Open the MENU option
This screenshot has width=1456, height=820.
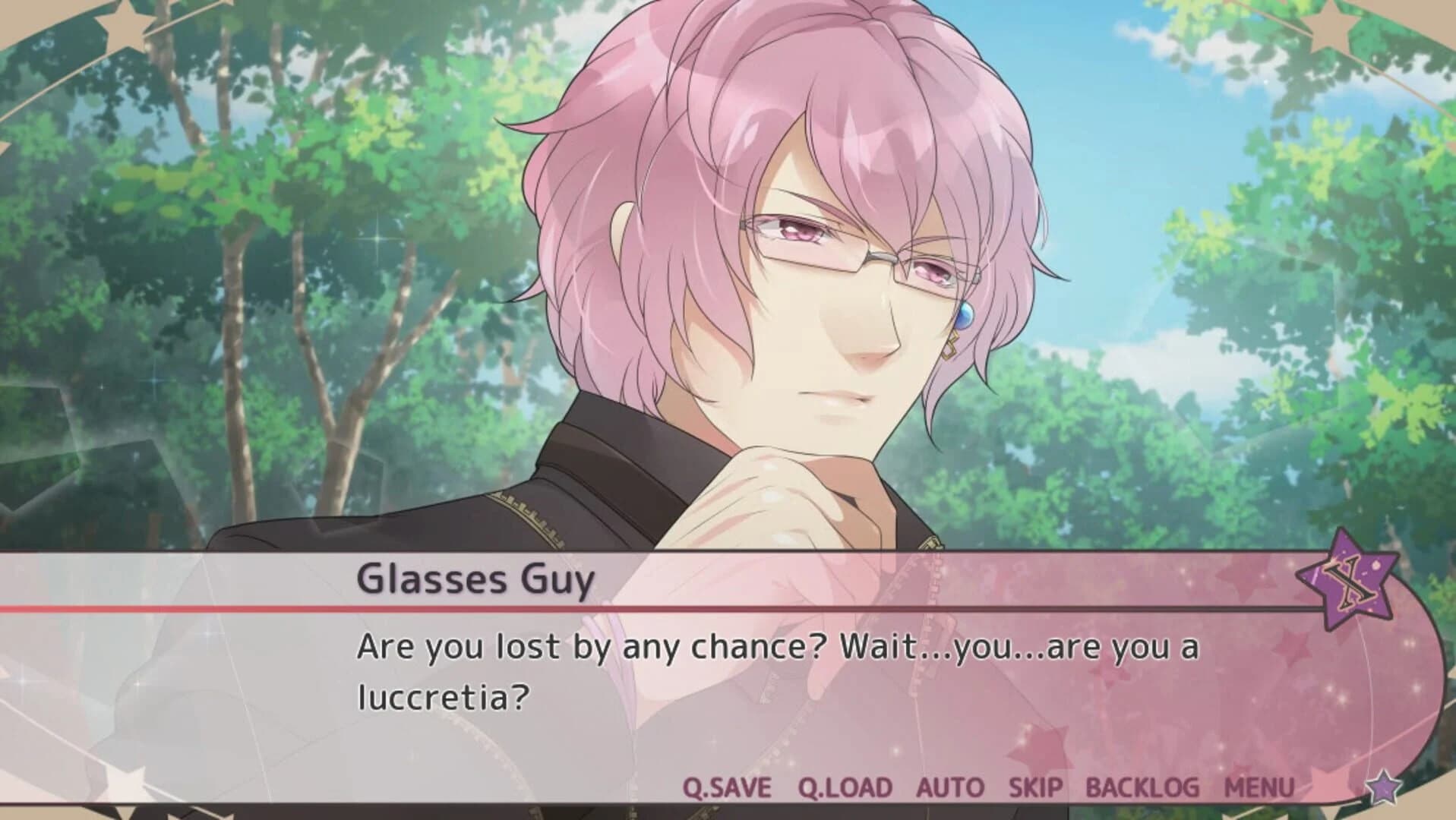point(1260,788)
